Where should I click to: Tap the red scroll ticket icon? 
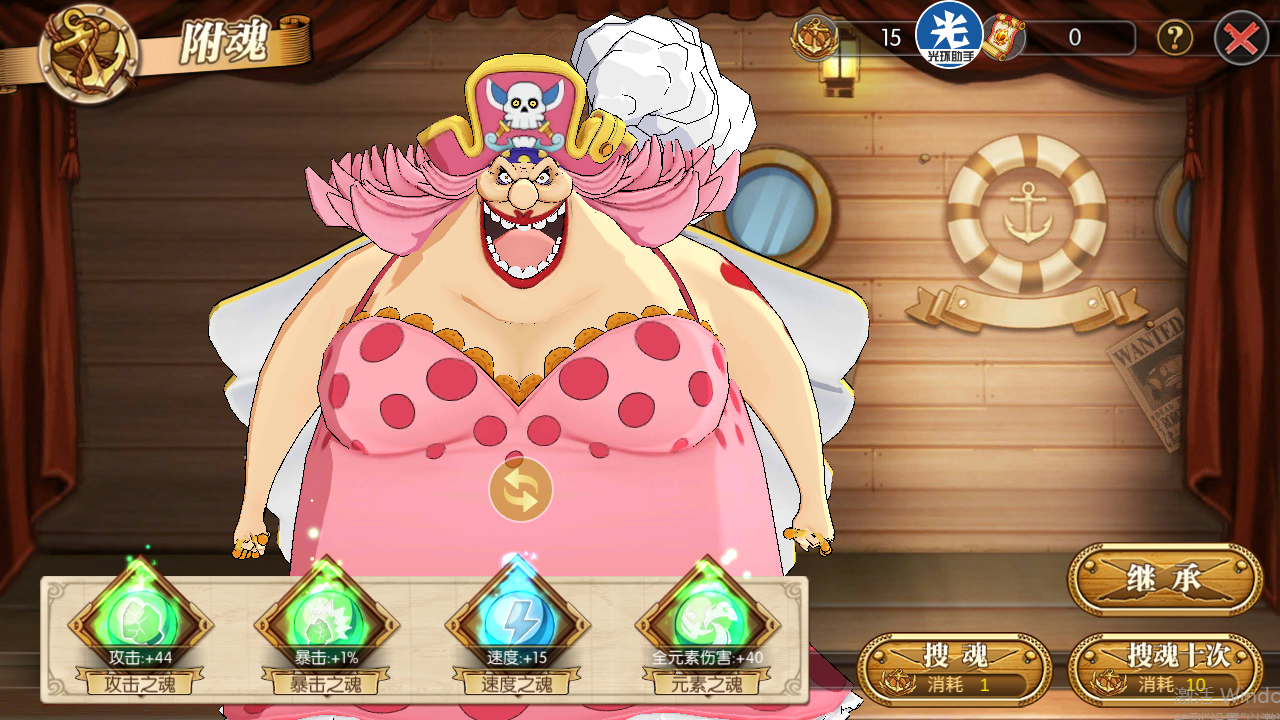coord(1003,39)
